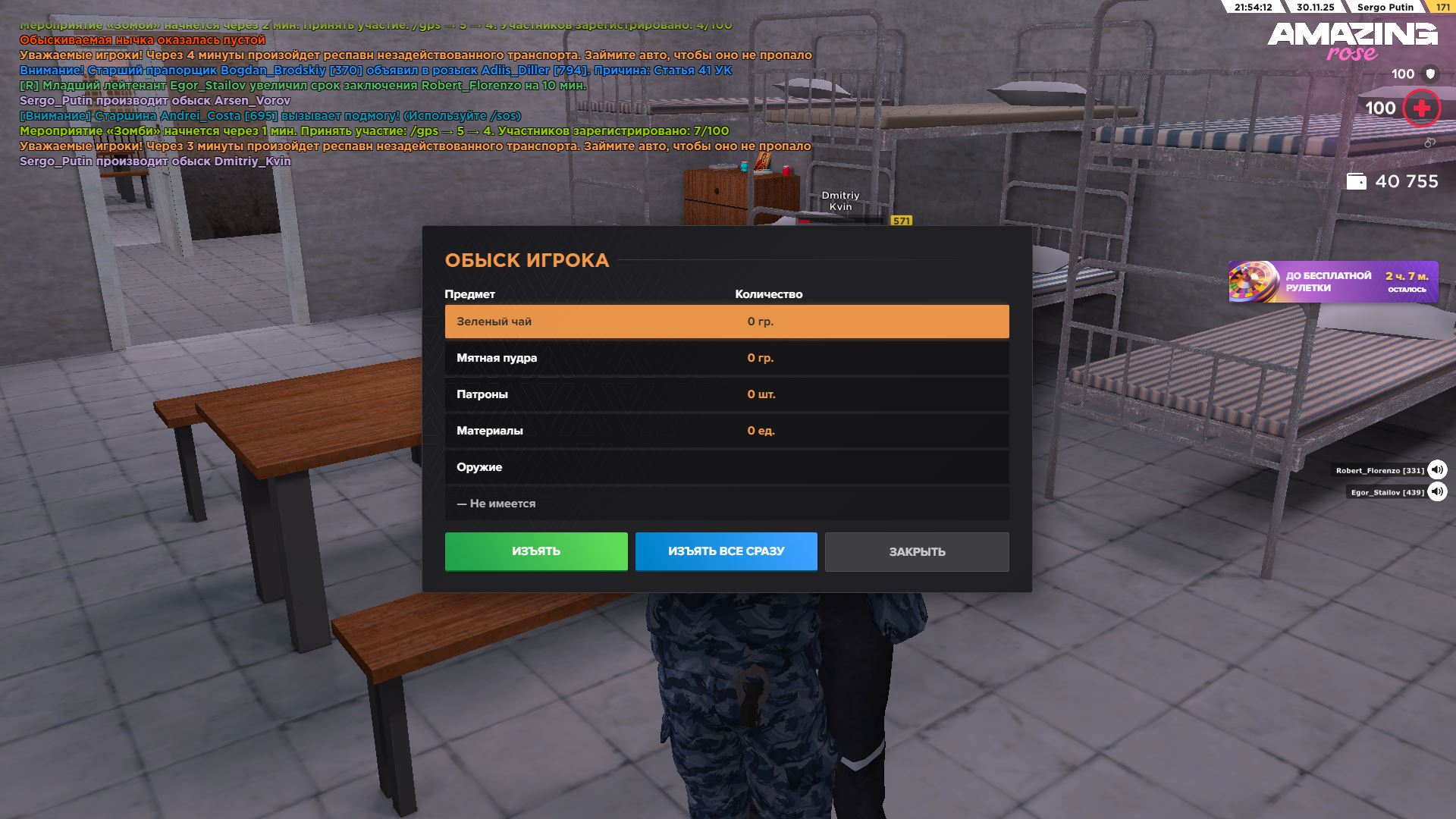Pick the Материалы row in the list
1456x819 pixels.
pos(726,431)
